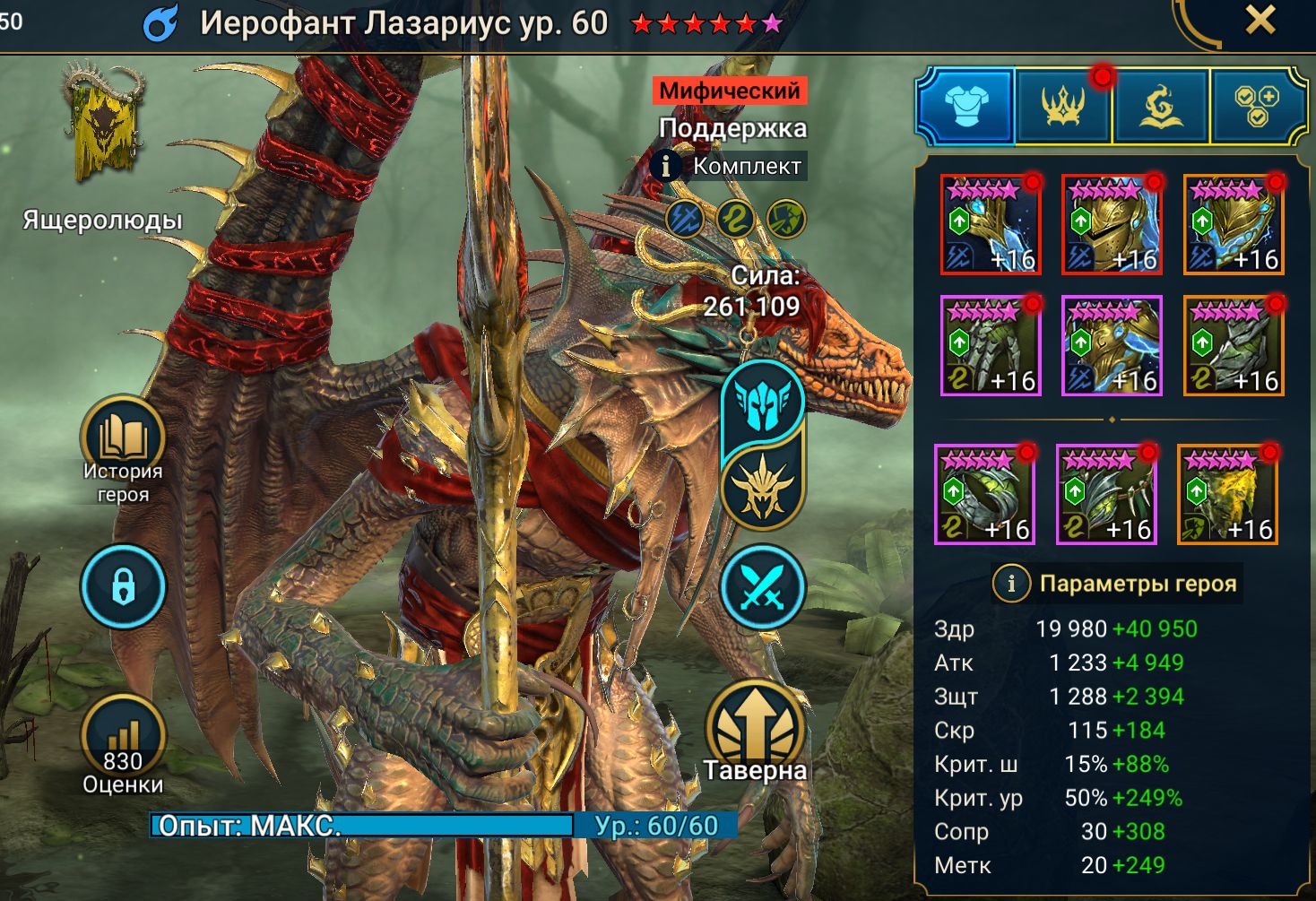
Task: Open the checkmark and plus tab
Action: click(x=1257, y=106)
